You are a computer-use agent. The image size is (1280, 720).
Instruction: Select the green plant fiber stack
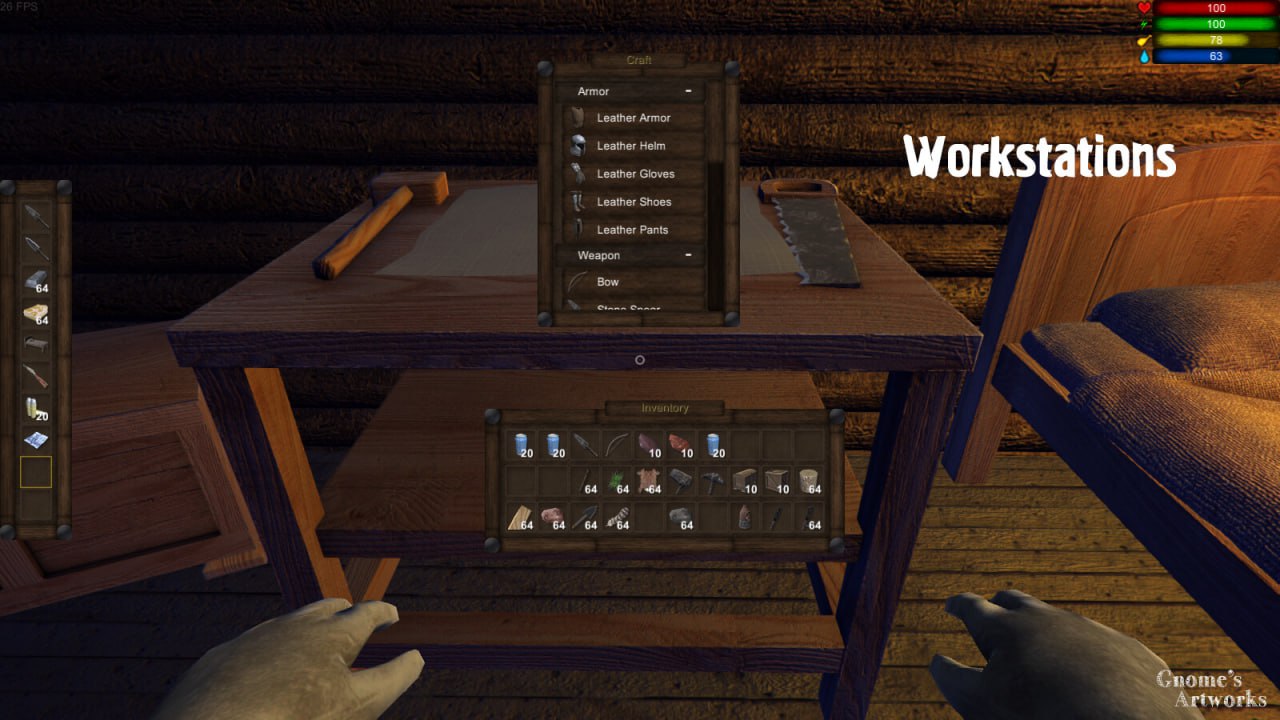617,482
